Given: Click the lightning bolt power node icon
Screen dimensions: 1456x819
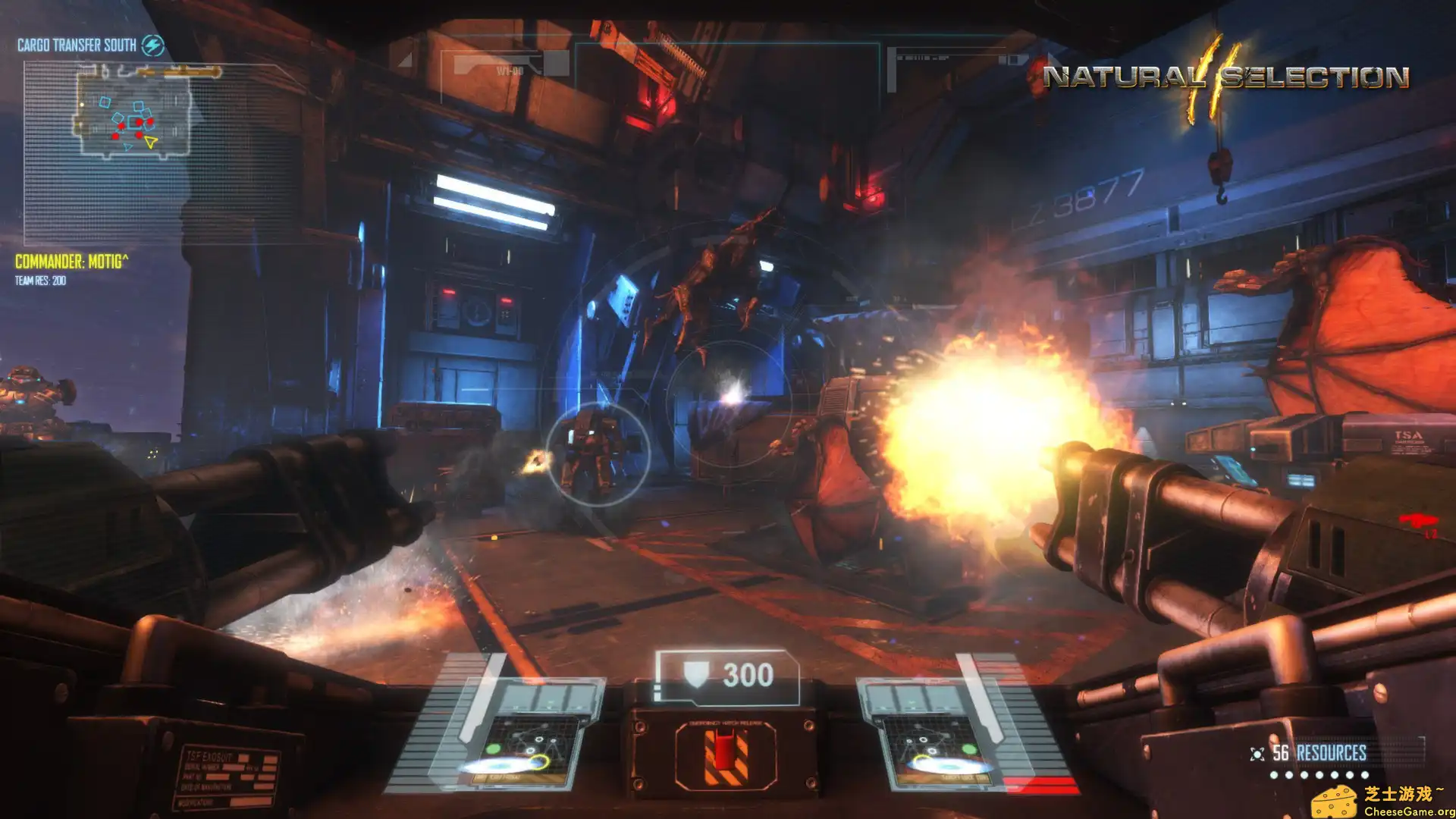Looking at the screenshot, I should click(x=153, y=45).
